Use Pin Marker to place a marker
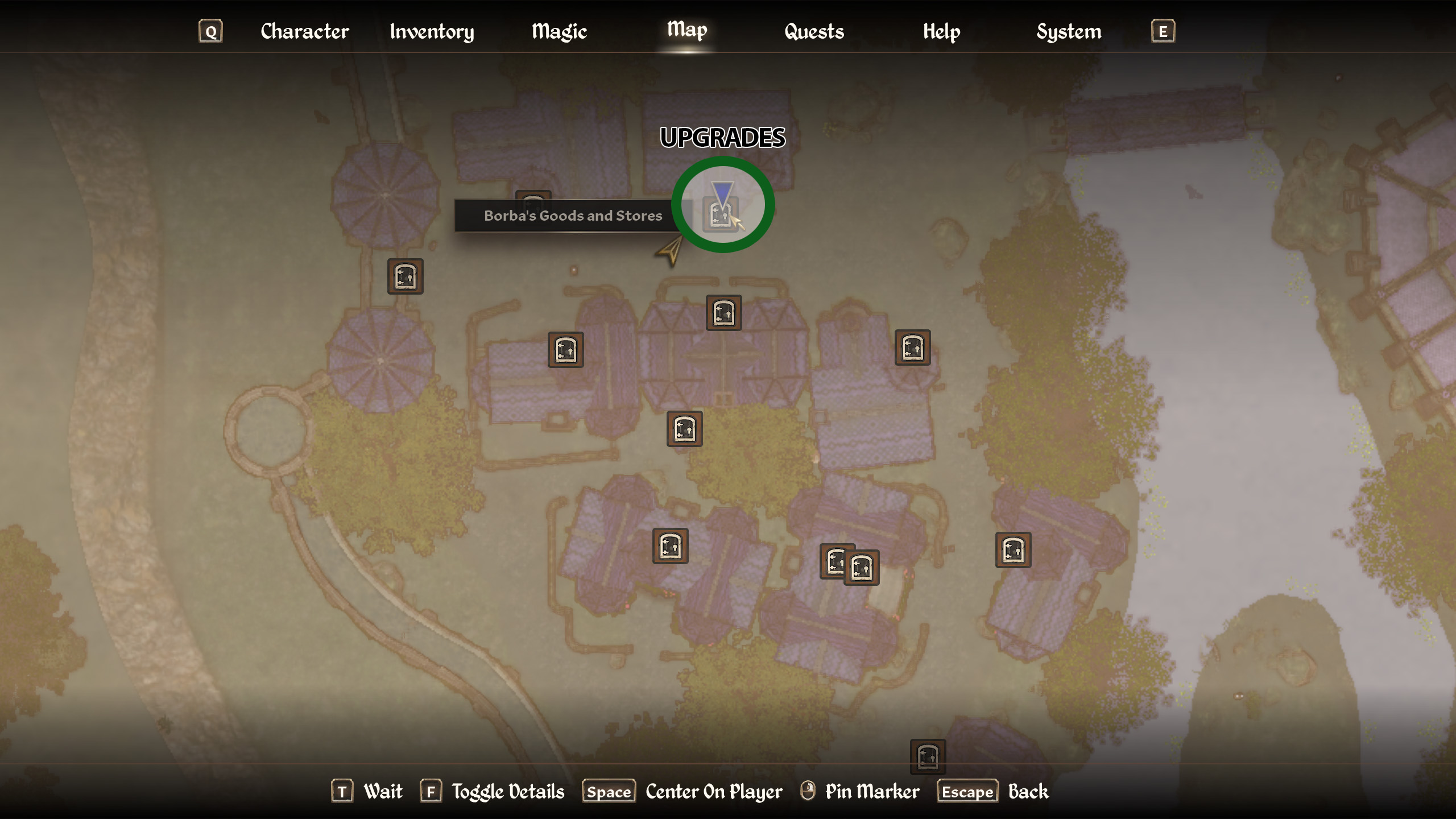 [872, 791]
